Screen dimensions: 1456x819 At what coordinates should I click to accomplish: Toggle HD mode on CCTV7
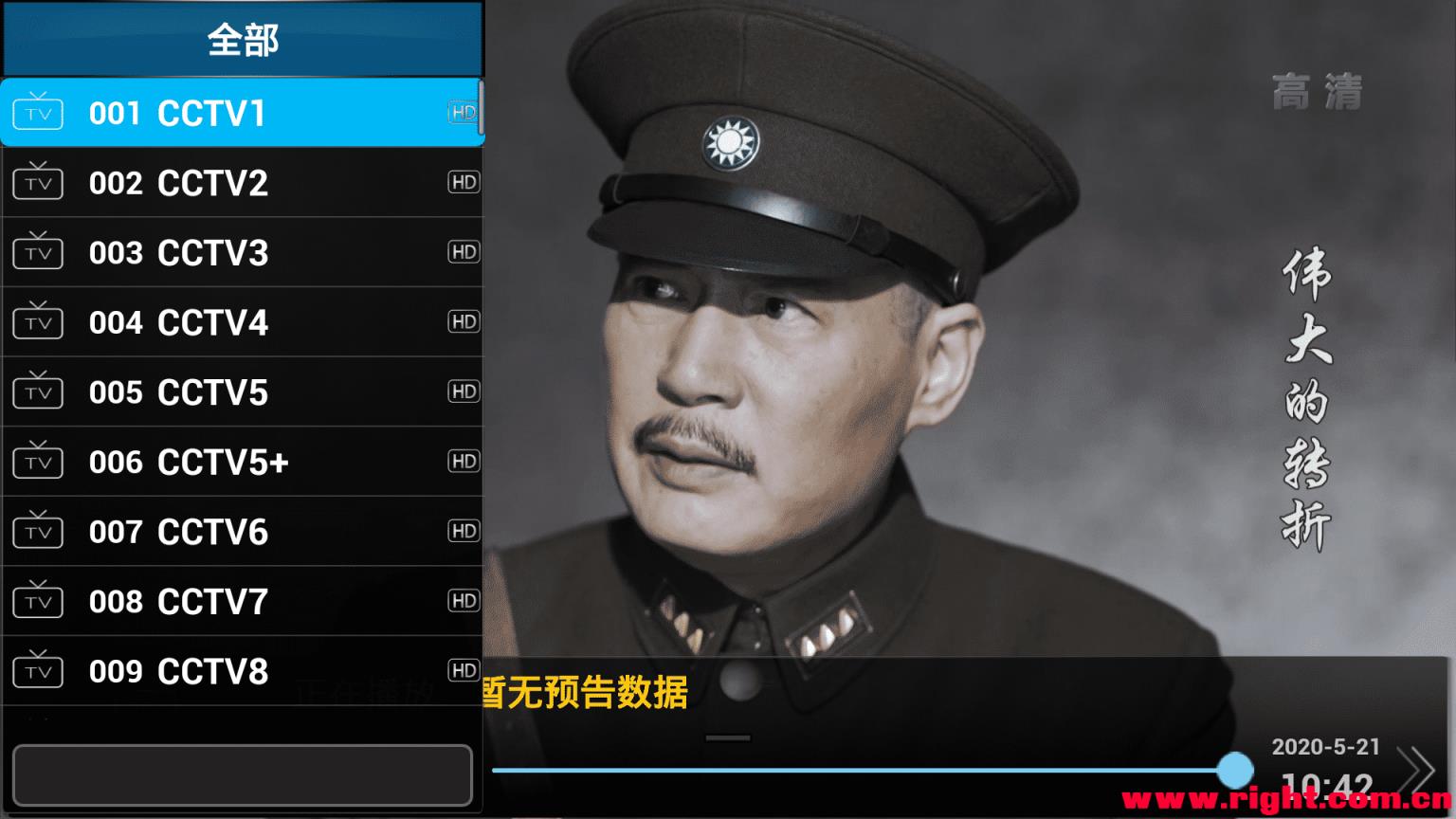pos(464,600)
